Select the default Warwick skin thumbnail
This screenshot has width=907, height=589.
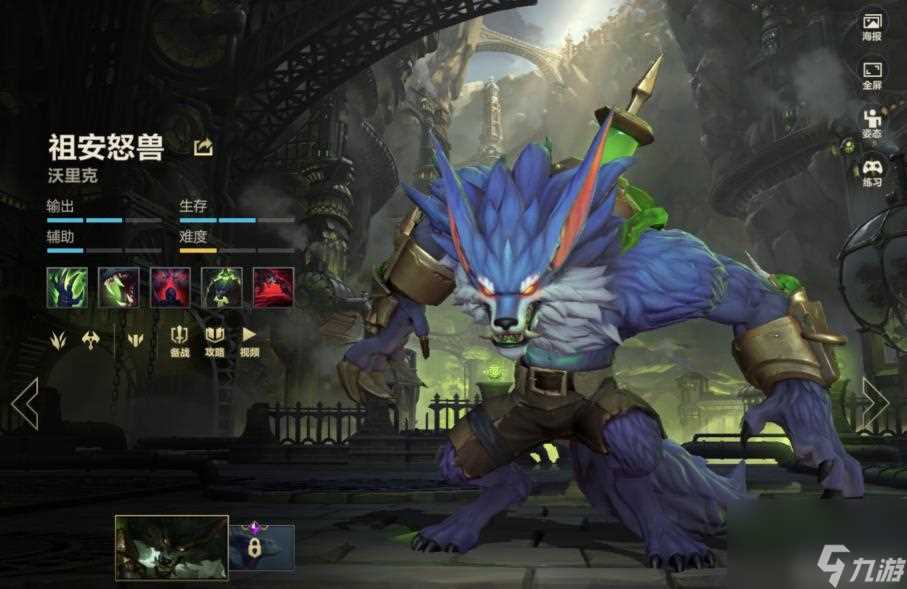click(x=171, y=547)
